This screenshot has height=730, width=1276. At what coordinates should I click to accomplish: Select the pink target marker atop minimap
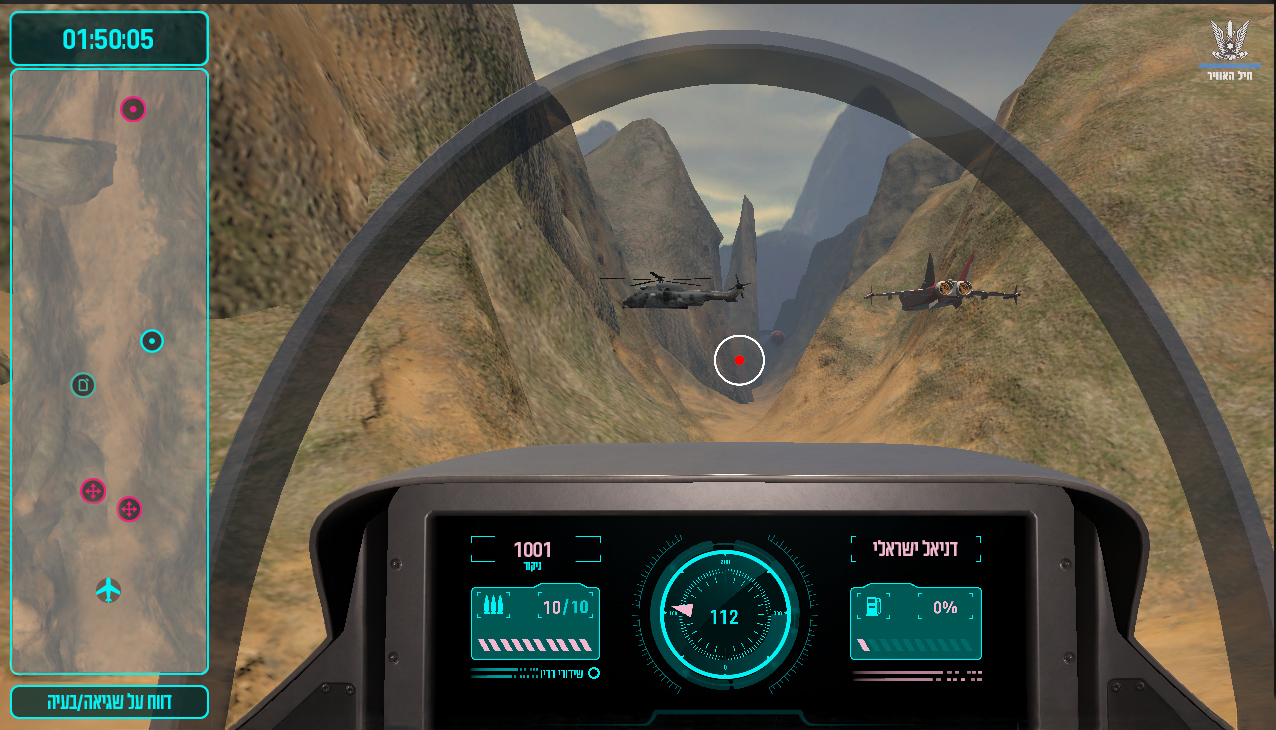[133, 109]
